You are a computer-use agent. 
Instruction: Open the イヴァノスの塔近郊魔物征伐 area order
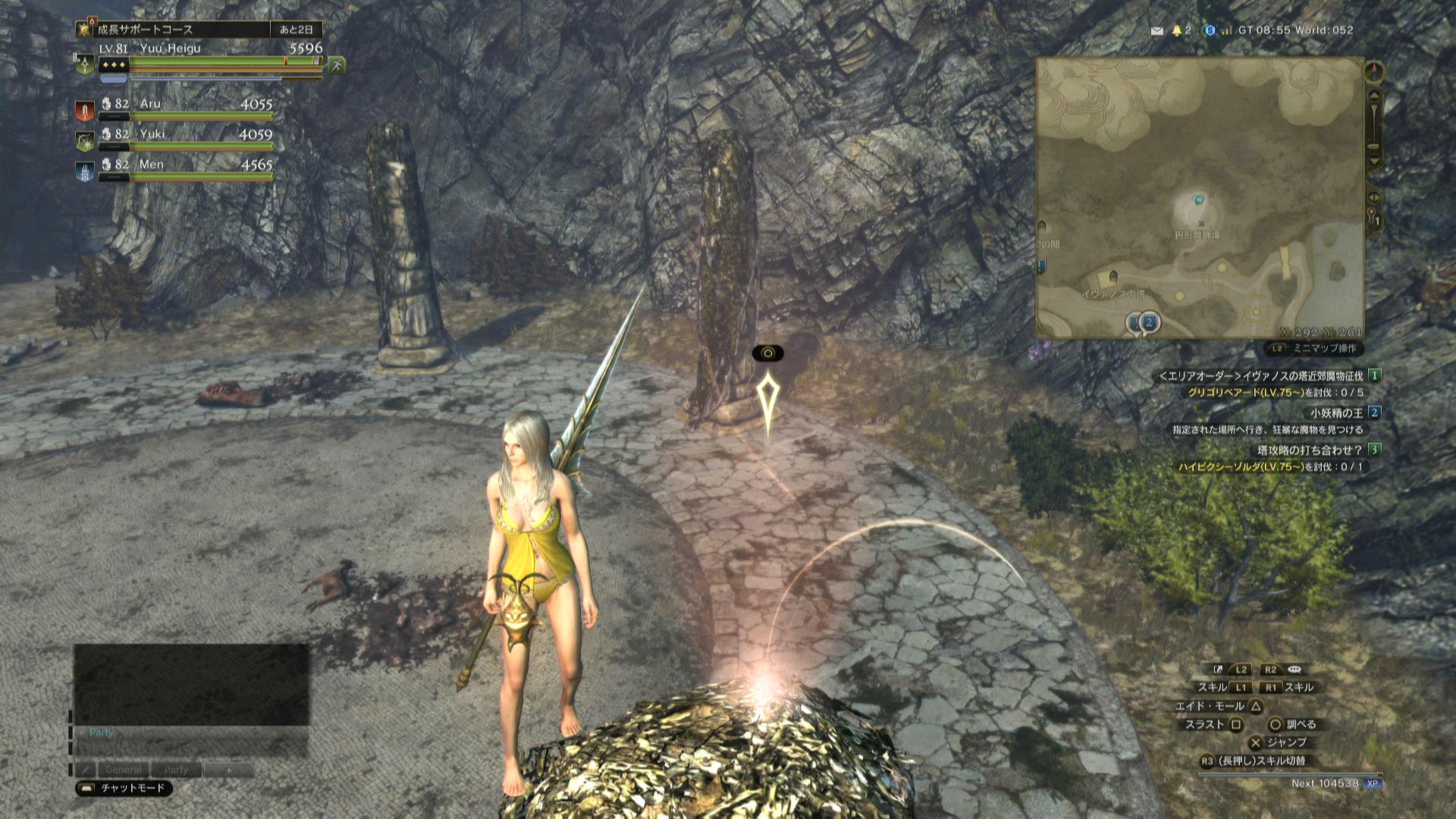(x=1268, y=375)
